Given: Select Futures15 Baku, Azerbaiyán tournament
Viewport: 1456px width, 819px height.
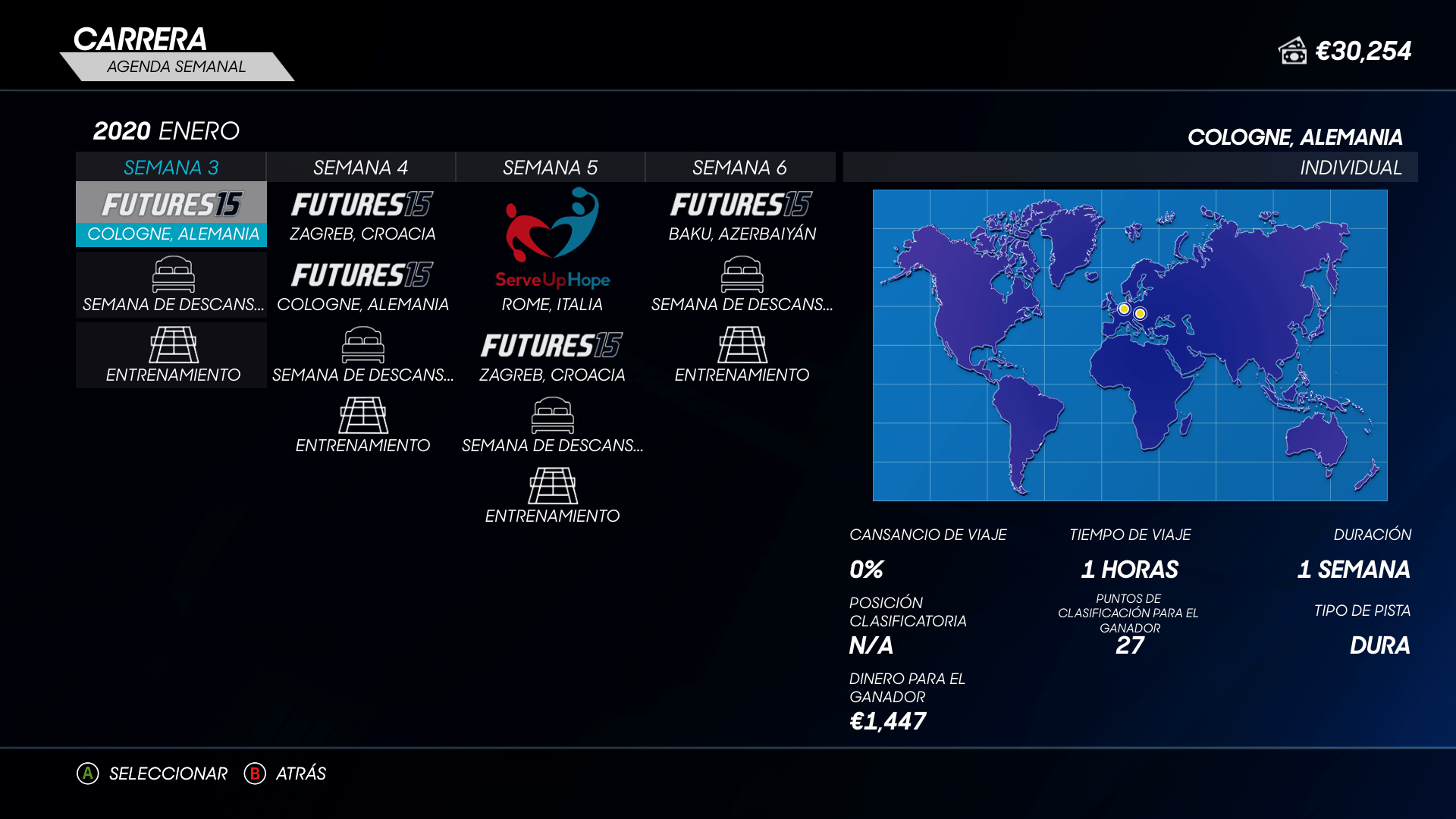Looking at the screenshot, I should point(741,215).
